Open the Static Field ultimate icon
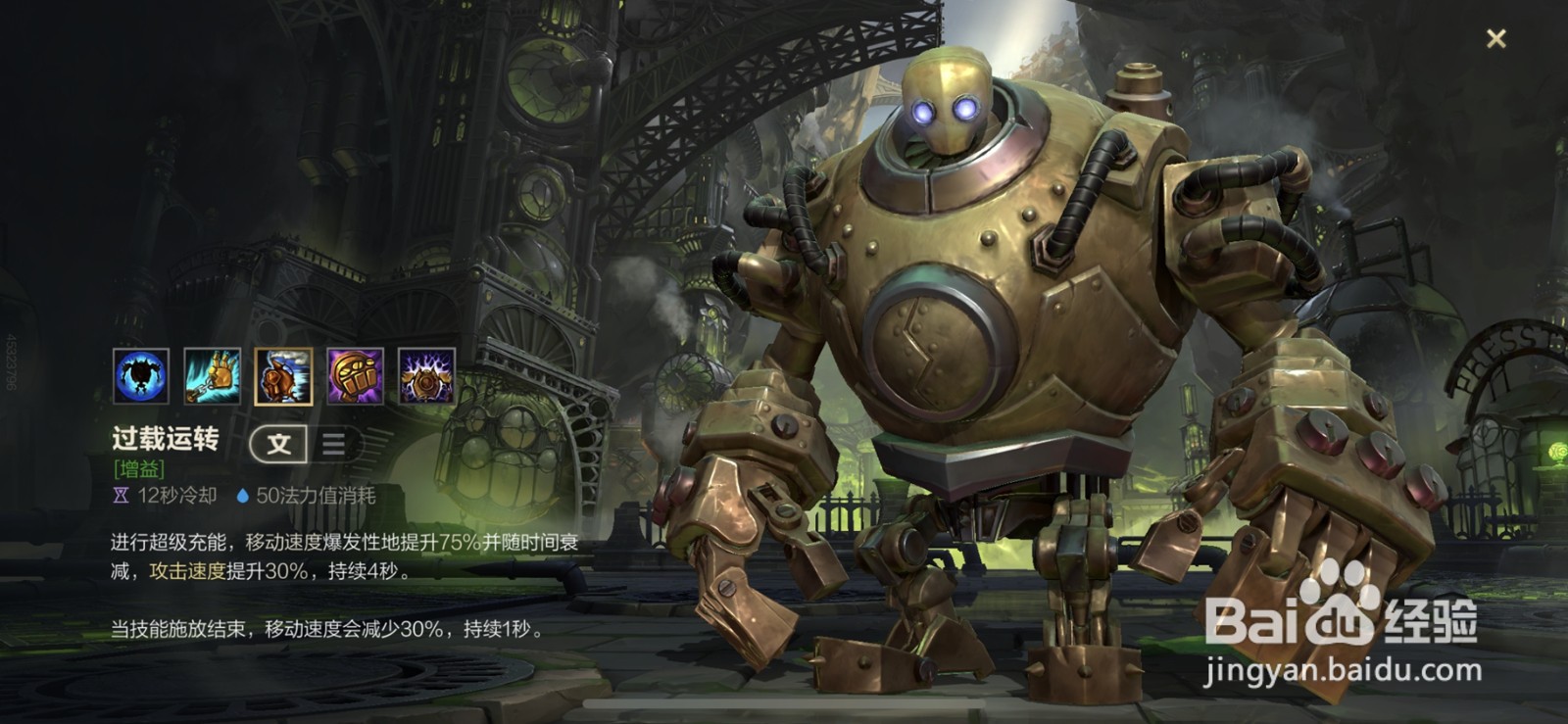Viewport: 1568px width, 724px height. (x=426, y=376)
